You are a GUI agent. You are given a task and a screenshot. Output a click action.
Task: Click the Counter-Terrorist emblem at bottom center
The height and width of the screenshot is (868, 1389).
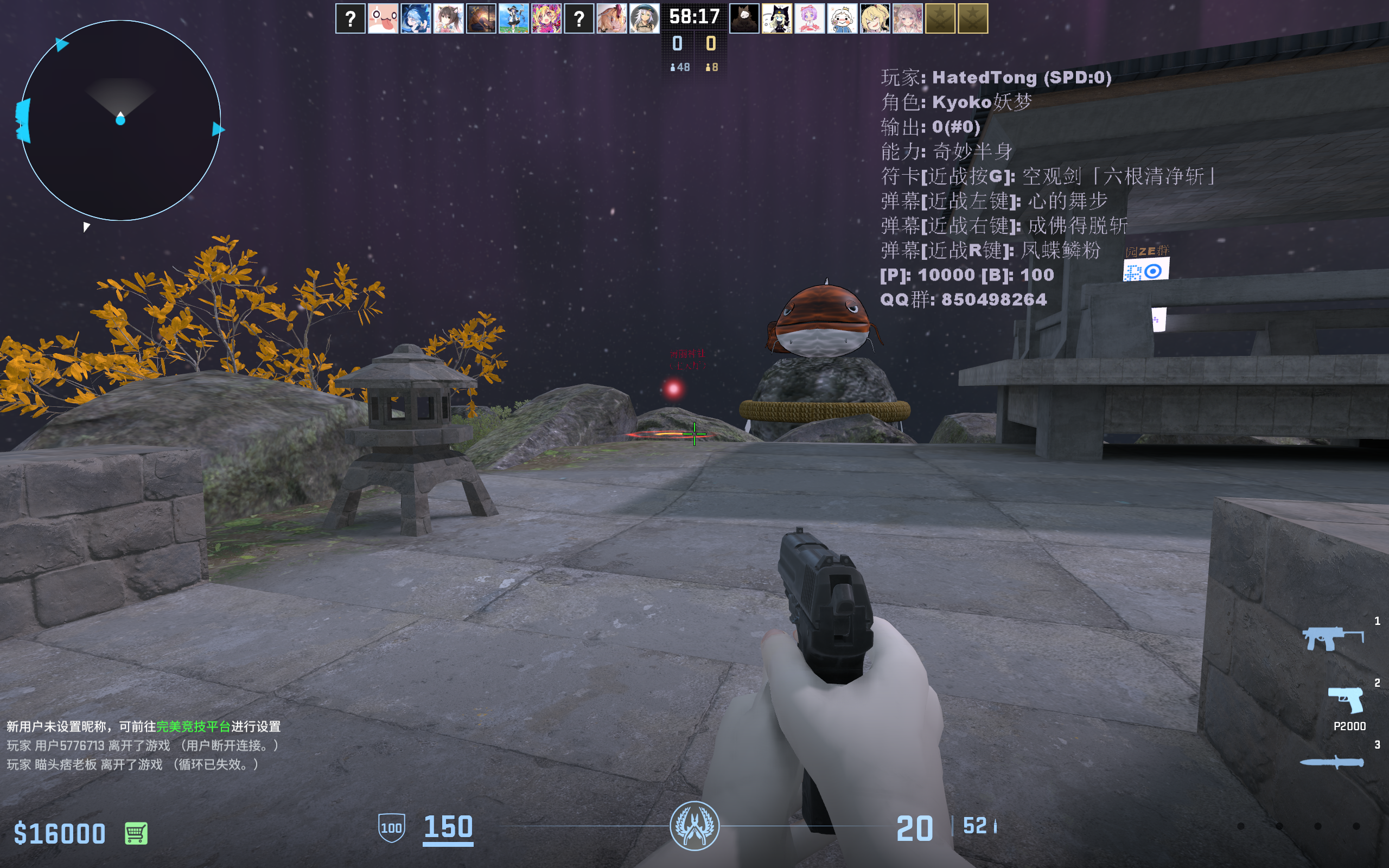pos(694,826)
